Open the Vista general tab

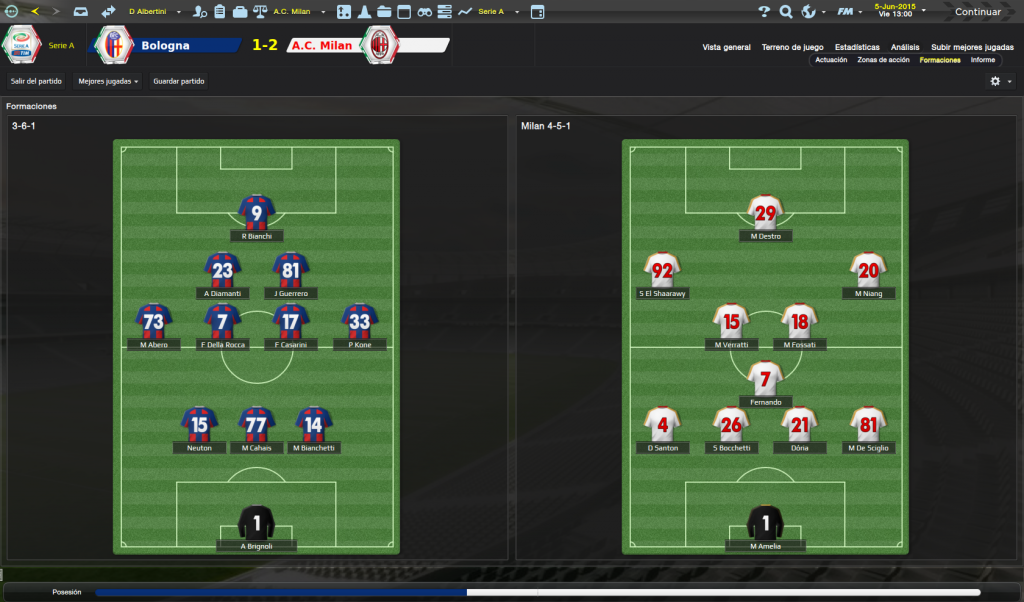pyautogui.click(x=726, y=47)
